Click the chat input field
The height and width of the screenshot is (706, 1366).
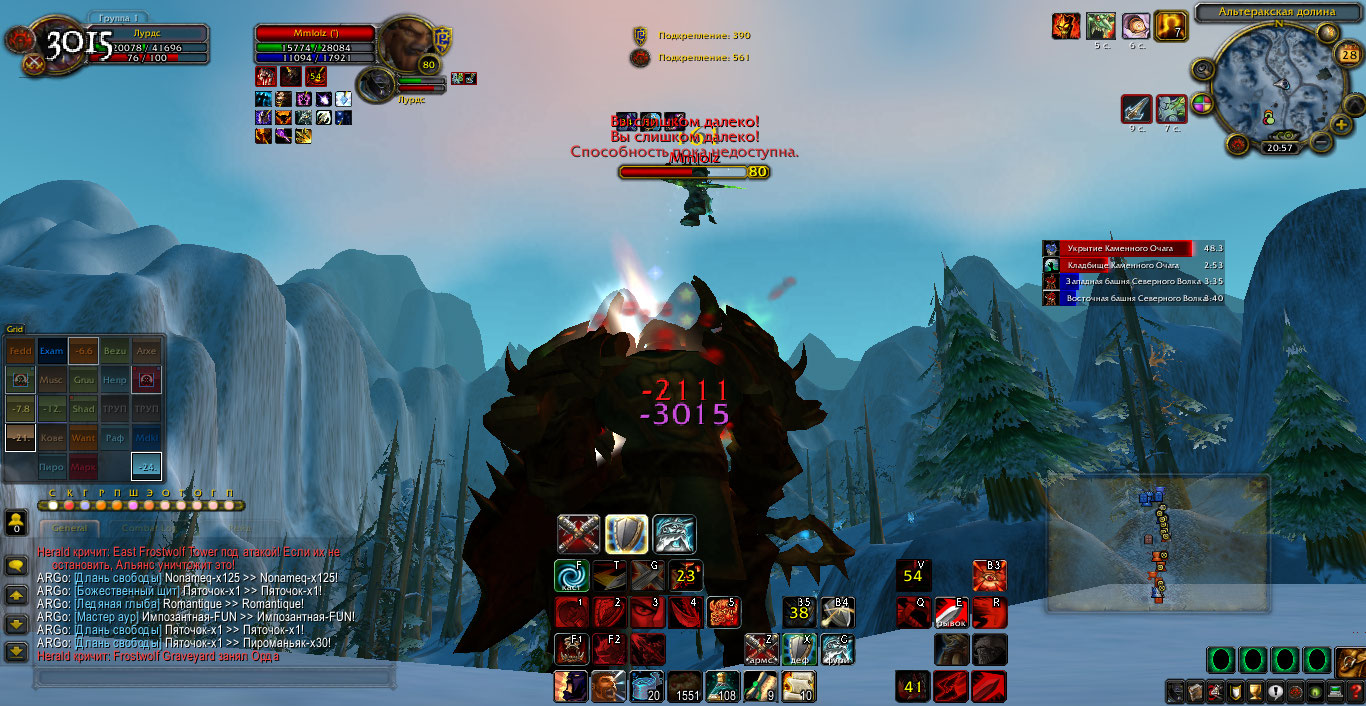tap(210, 678)
